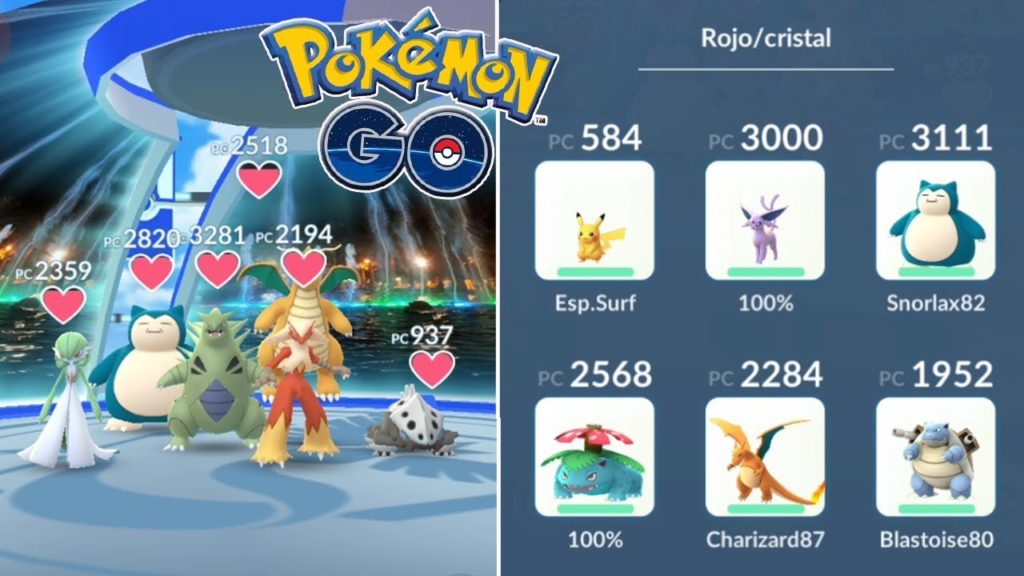Open the Charizard87 slot
This screenshot has width=1024, height=576.
point(765,457)
